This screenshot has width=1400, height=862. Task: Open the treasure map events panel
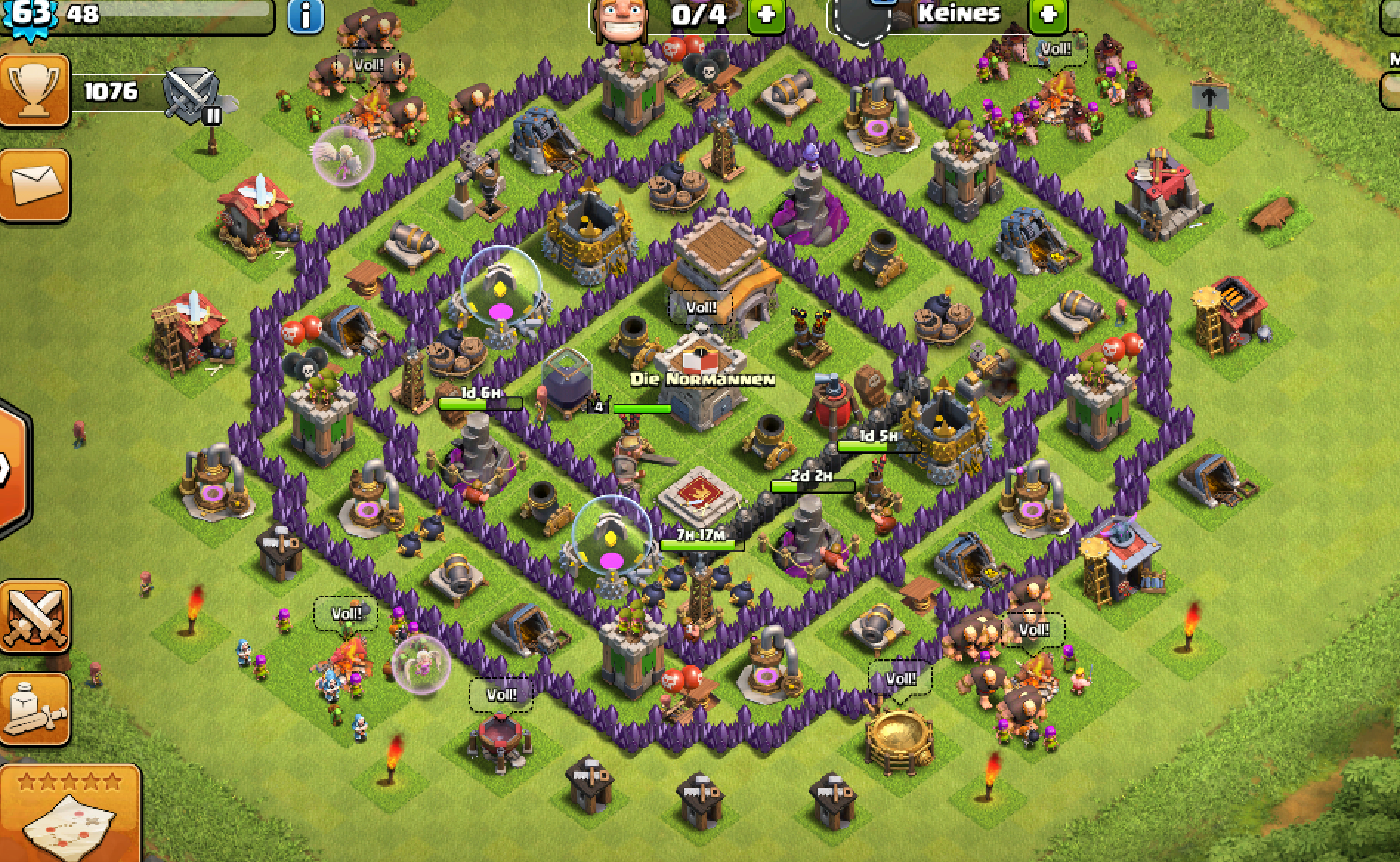coord(70,813)
